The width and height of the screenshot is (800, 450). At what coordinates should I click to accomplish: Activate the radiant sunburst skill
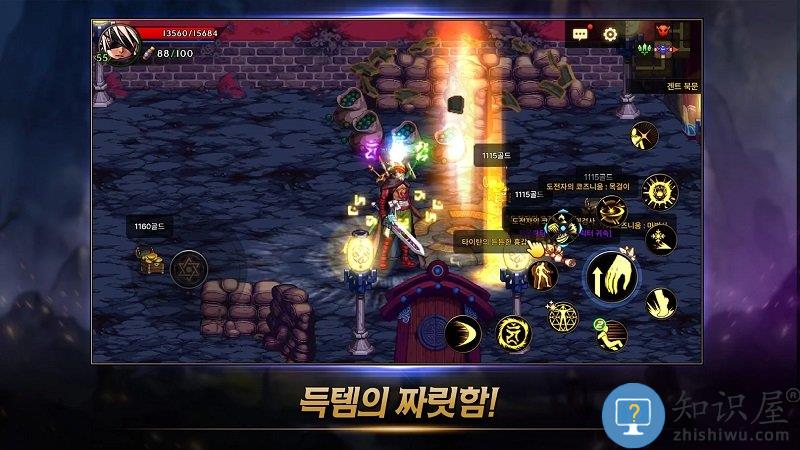pyautogui.click(x=660, y=189)
